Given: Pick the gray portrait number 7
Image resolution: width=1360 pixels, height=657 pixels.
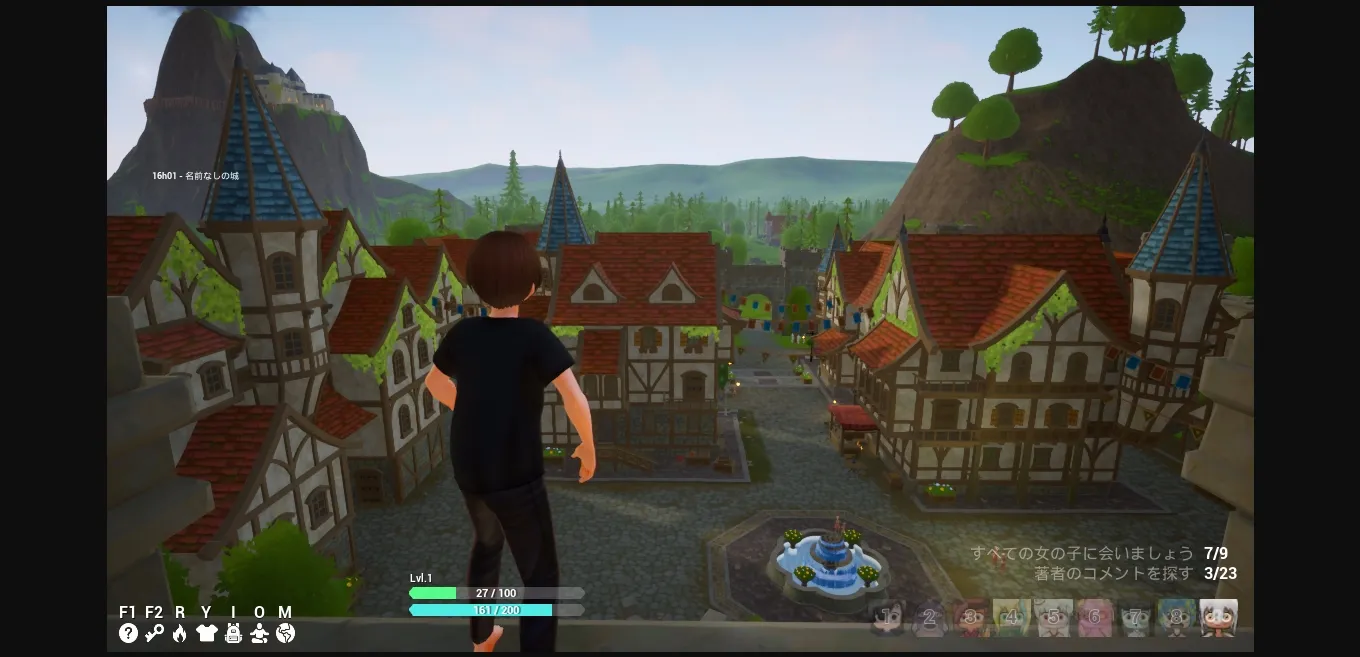Looking at the screenshot, I should pos(1136,618).
